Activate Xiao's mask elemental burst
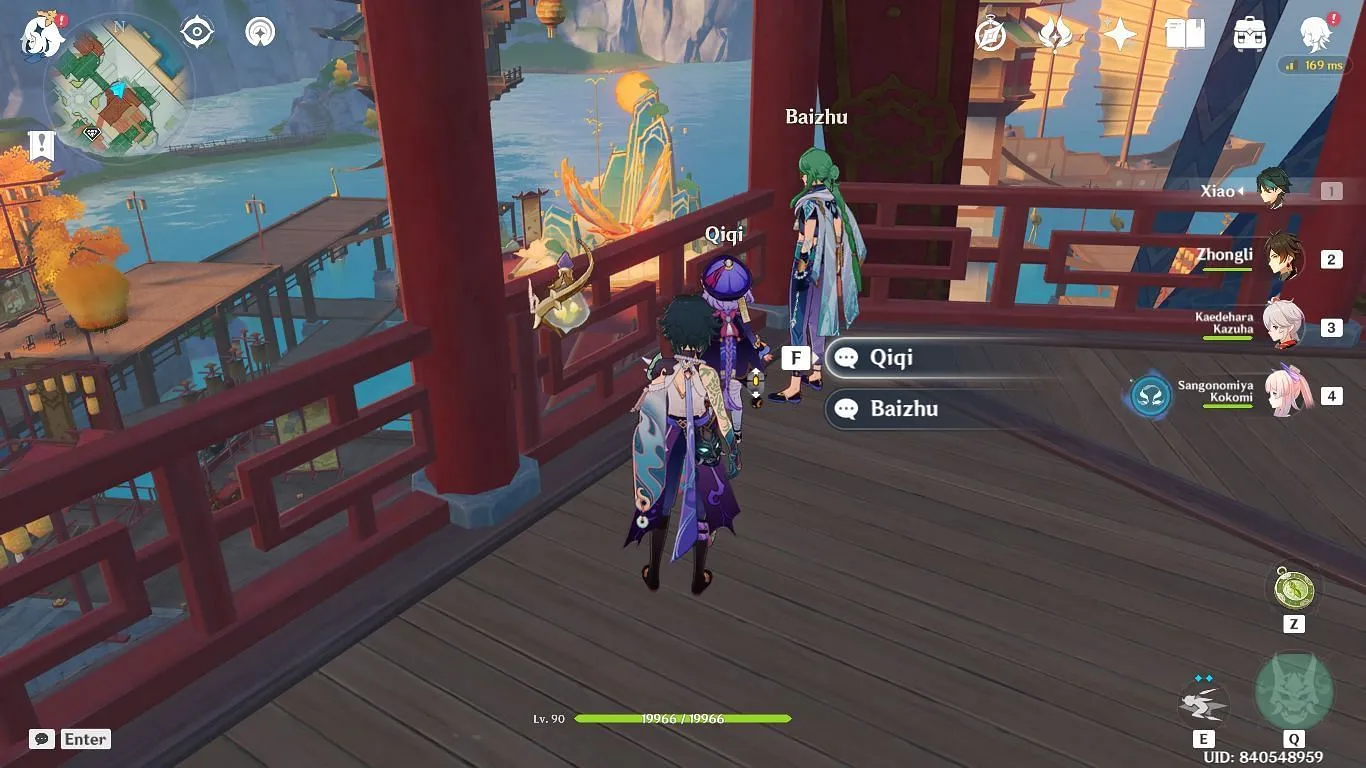The width and height of the screenshot is (1366, 768). click(1294, 692)
